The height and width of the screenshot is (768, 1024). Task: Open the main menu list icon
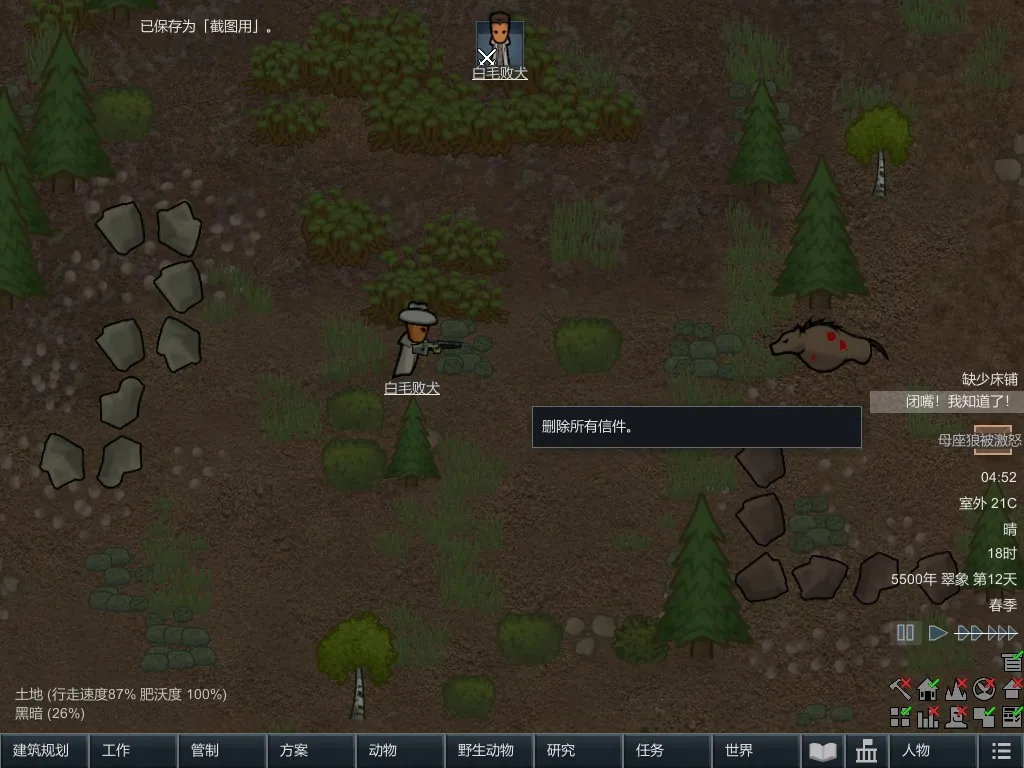point(1000,751)
